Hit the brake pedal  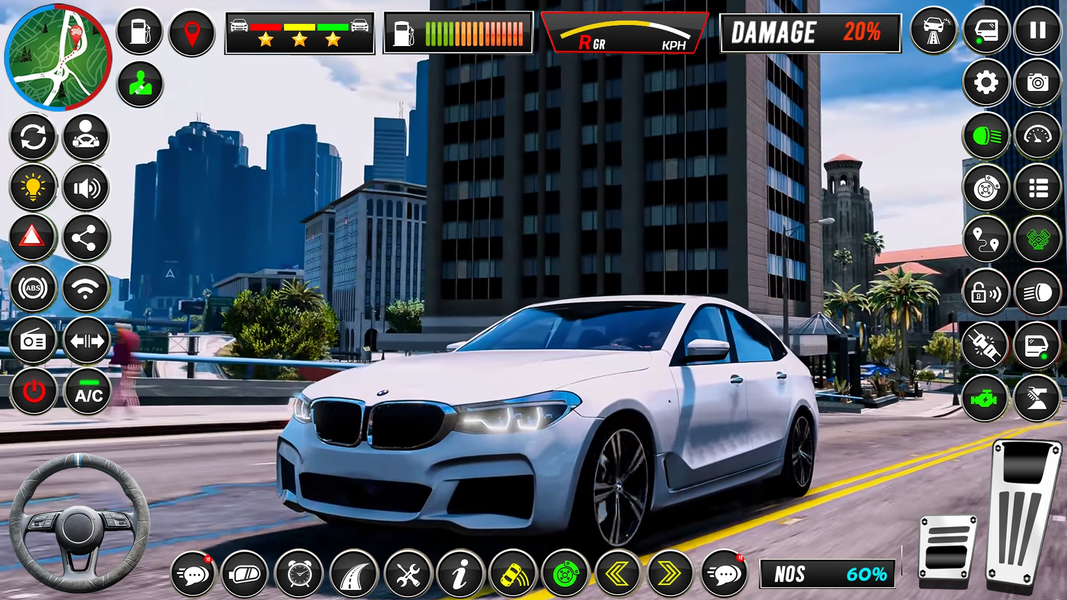tap(946, 547)
